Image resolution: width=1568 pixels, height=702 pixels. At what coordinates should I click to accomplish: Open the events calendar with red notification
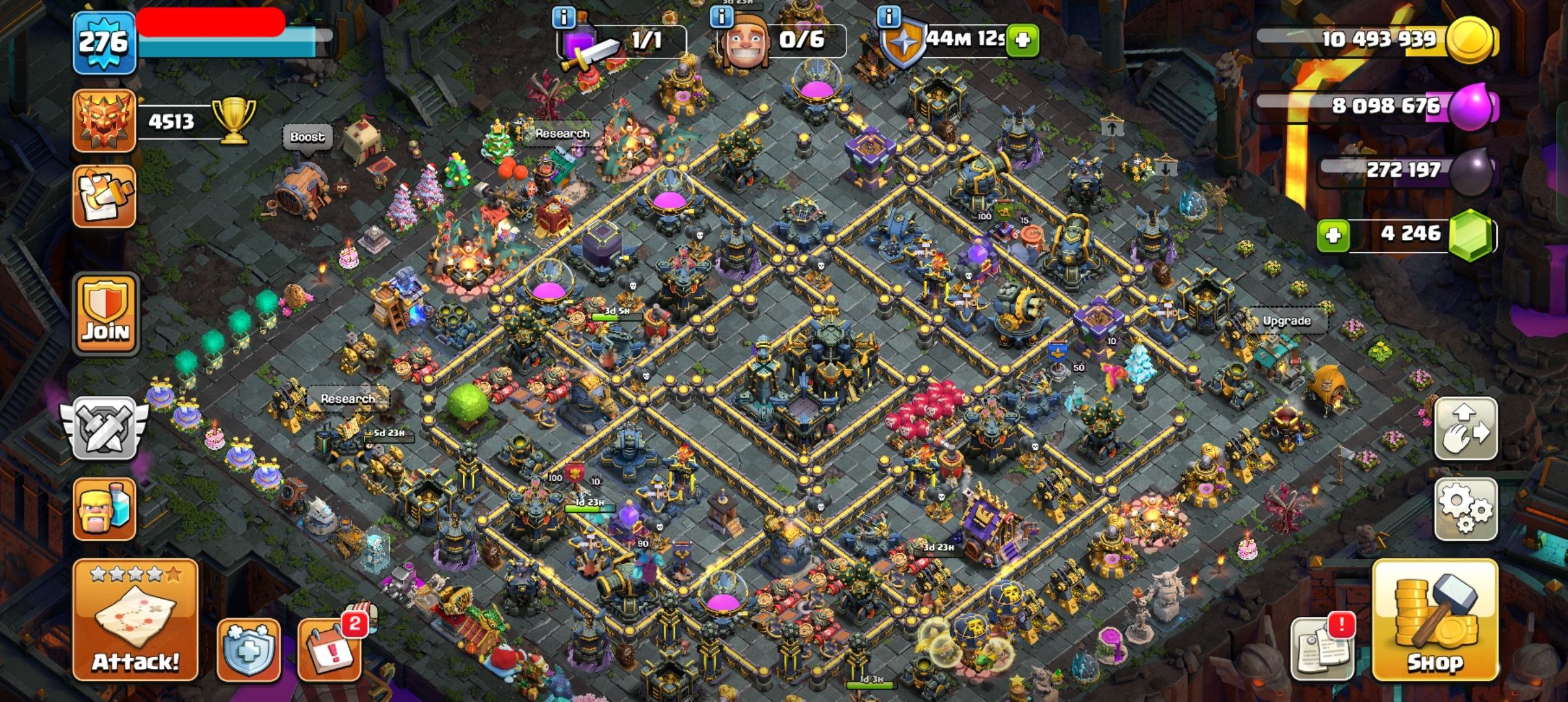[330, 647]
